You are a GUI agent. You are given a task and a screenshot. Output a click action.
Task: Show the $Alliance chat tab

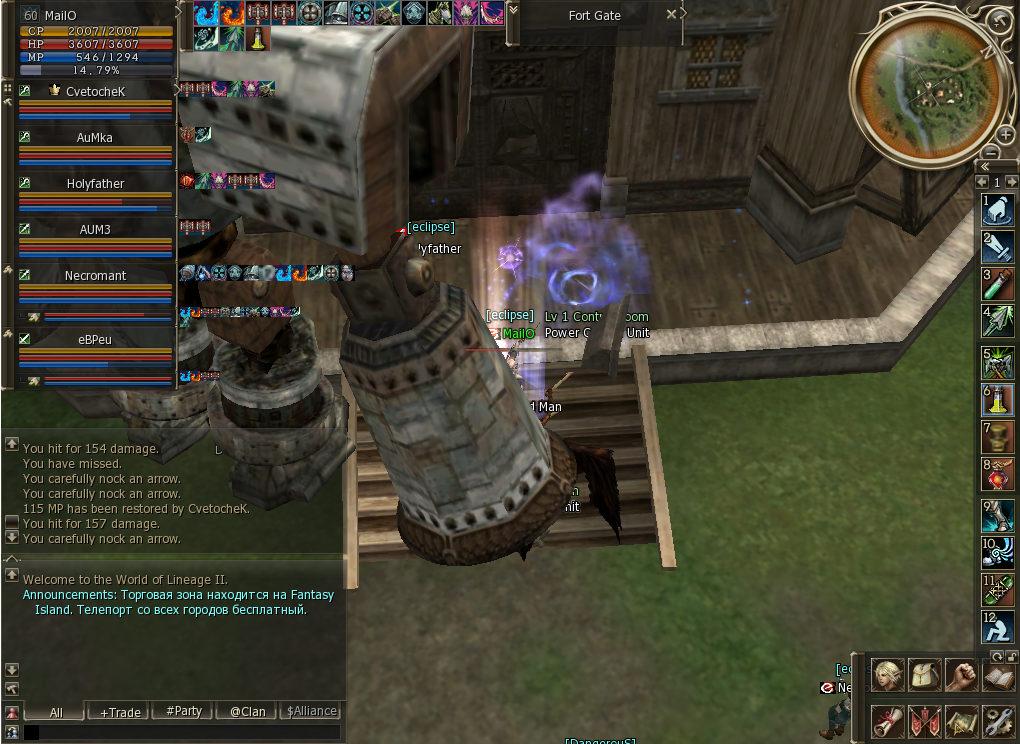[311, 712]
